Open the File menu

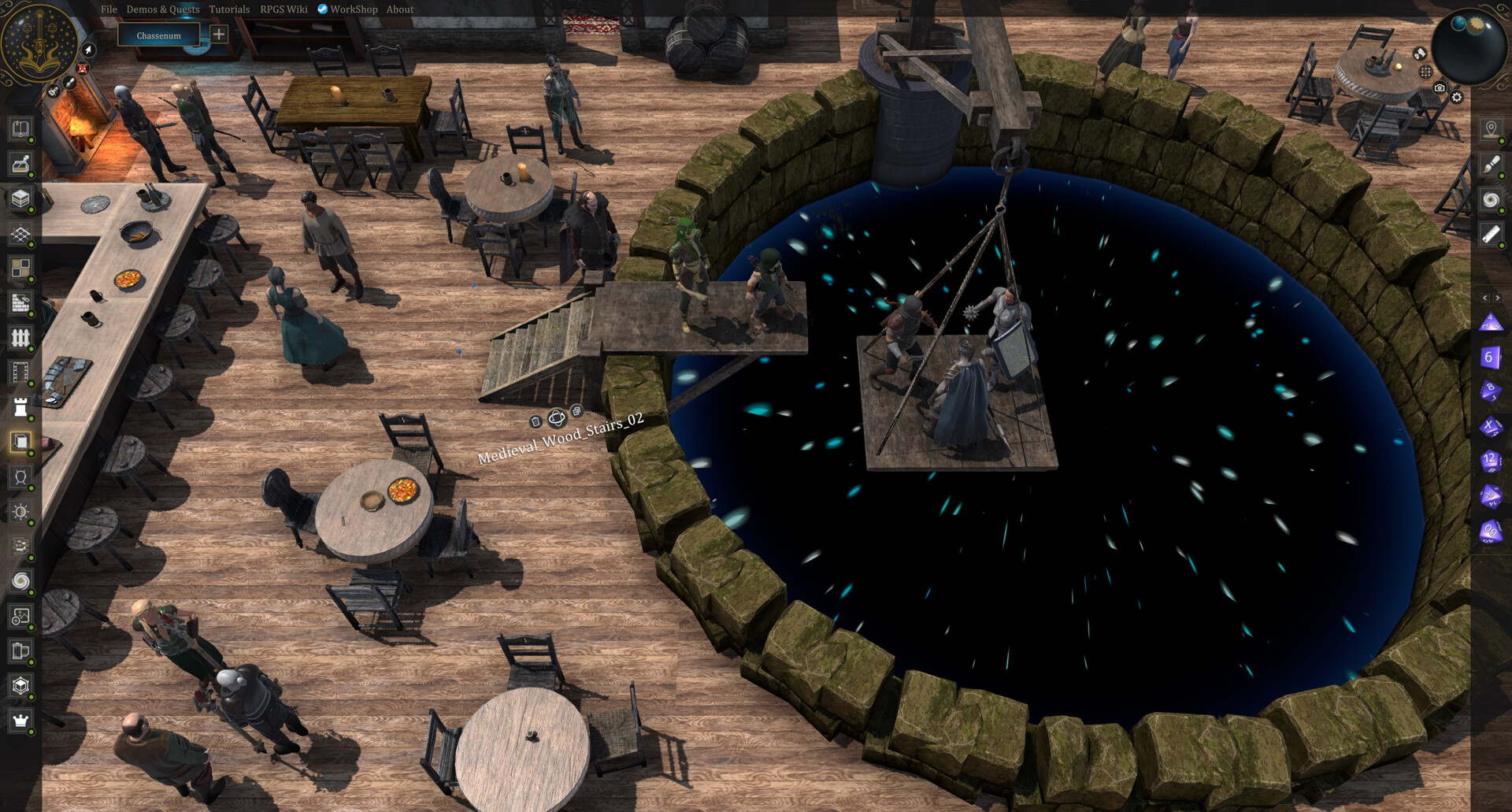(109, 9)
